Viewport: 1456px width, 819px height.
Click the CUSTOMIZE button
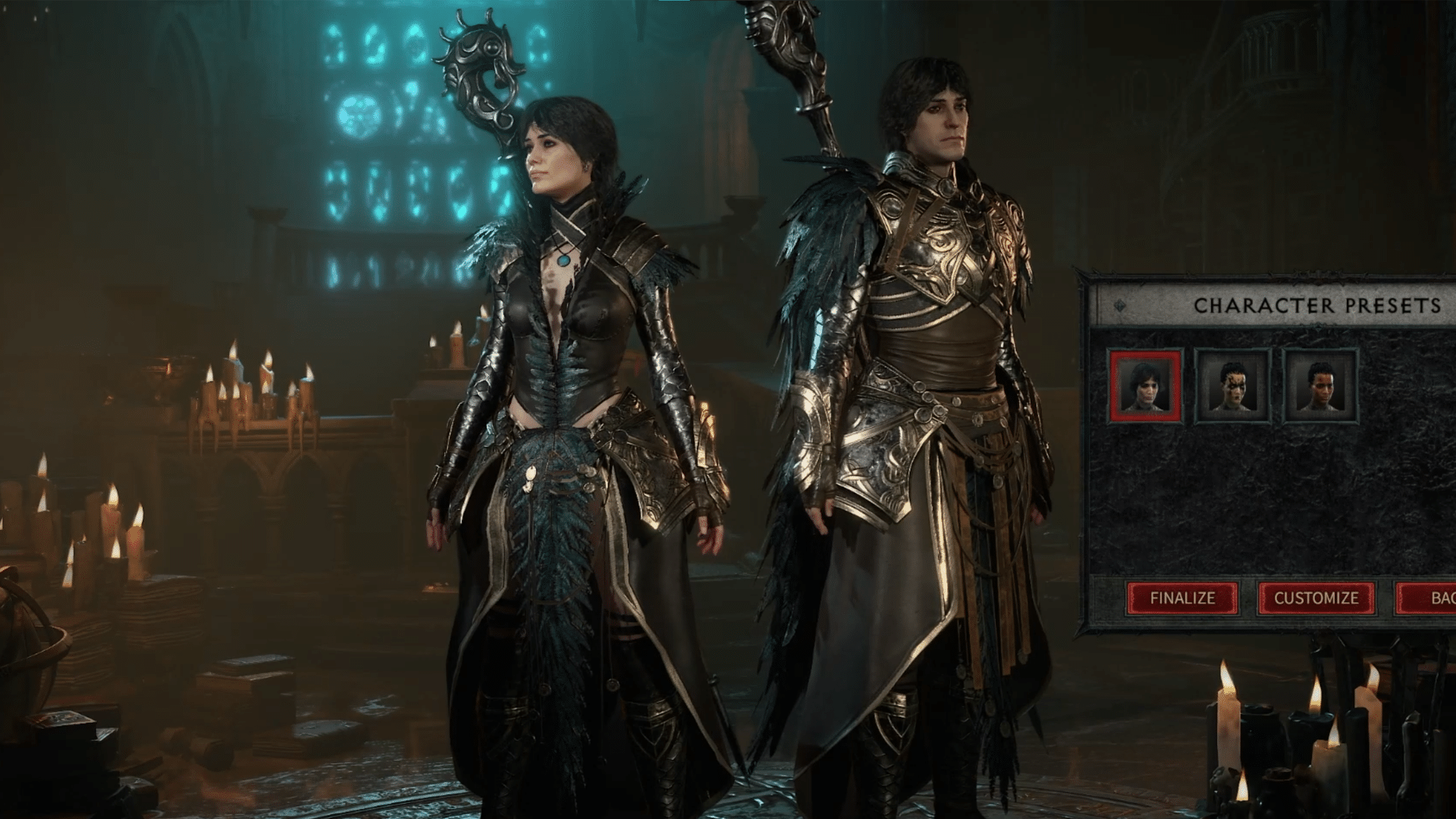(1317, 598)
